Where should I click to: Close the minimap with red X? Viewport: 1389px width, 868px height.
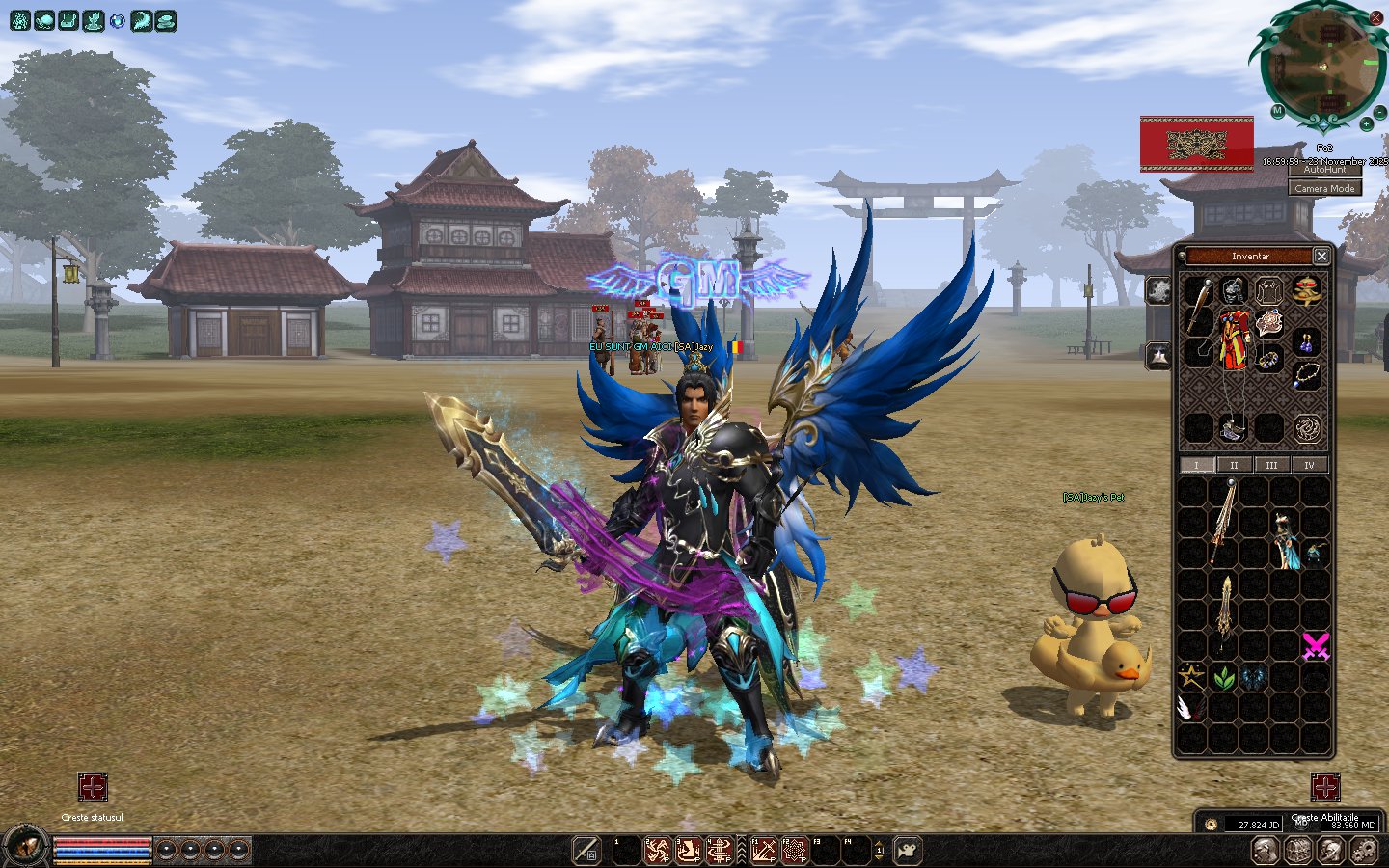click(x=1376, y=18)
